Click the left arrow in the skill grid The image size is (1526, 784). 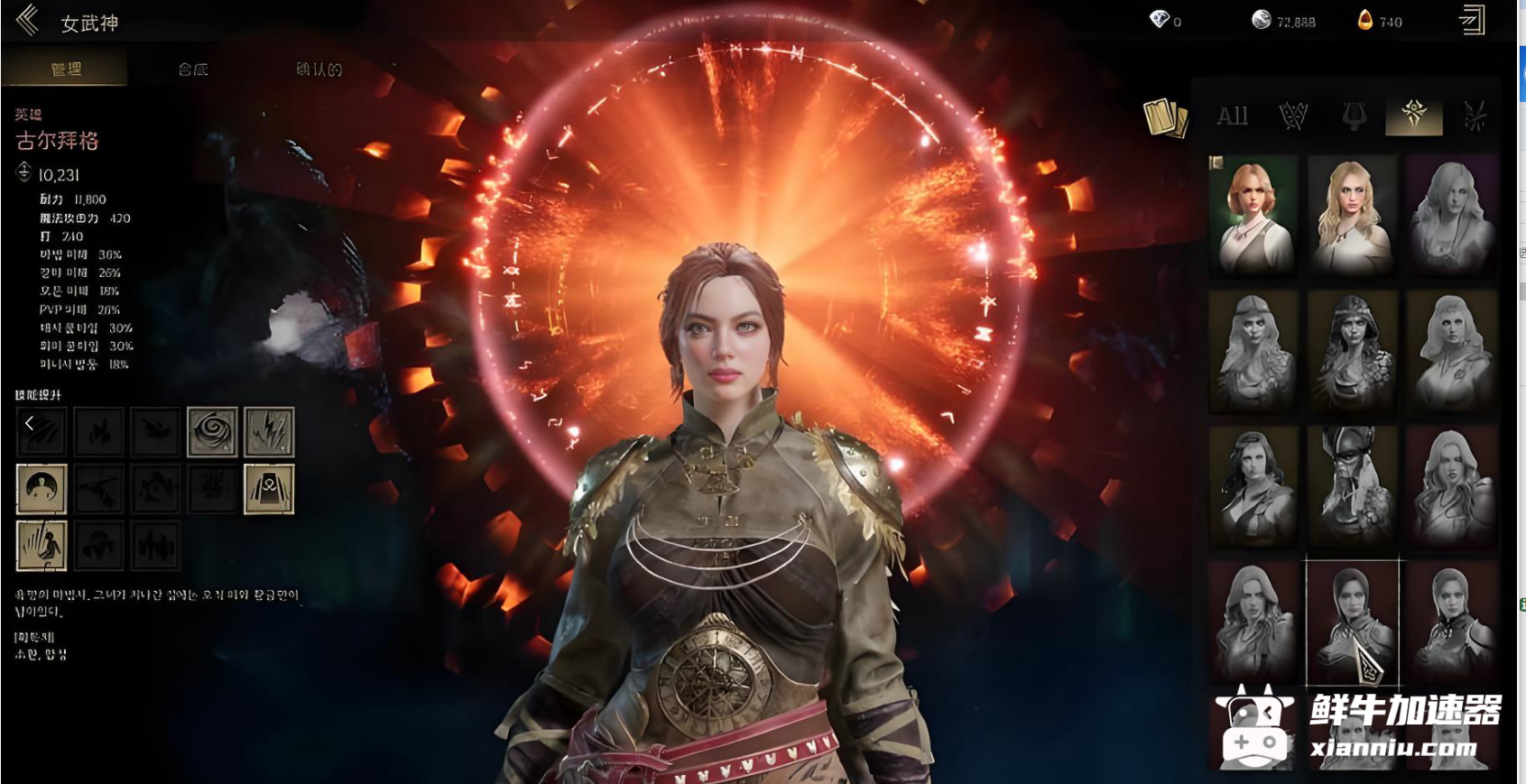[x=30, y=423]
